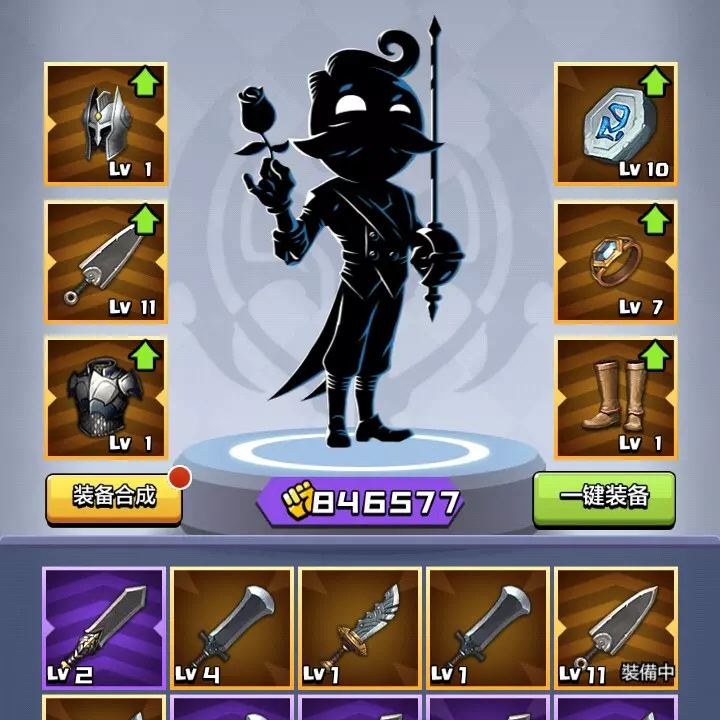Screen dimensions: 720x720
Task: Choose the purple Lv 2 sword in inventory
Action: (x=104, y=628)
